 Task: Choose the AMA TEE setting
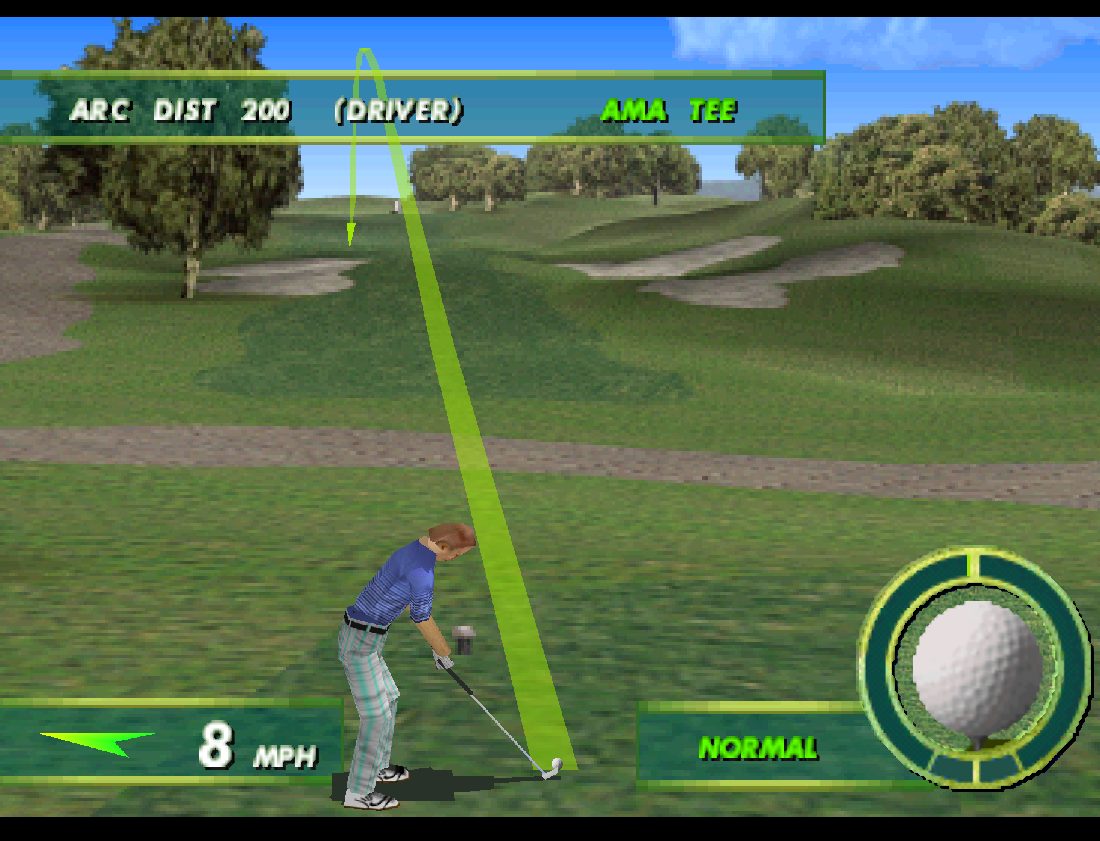click(x=668, y=110)
